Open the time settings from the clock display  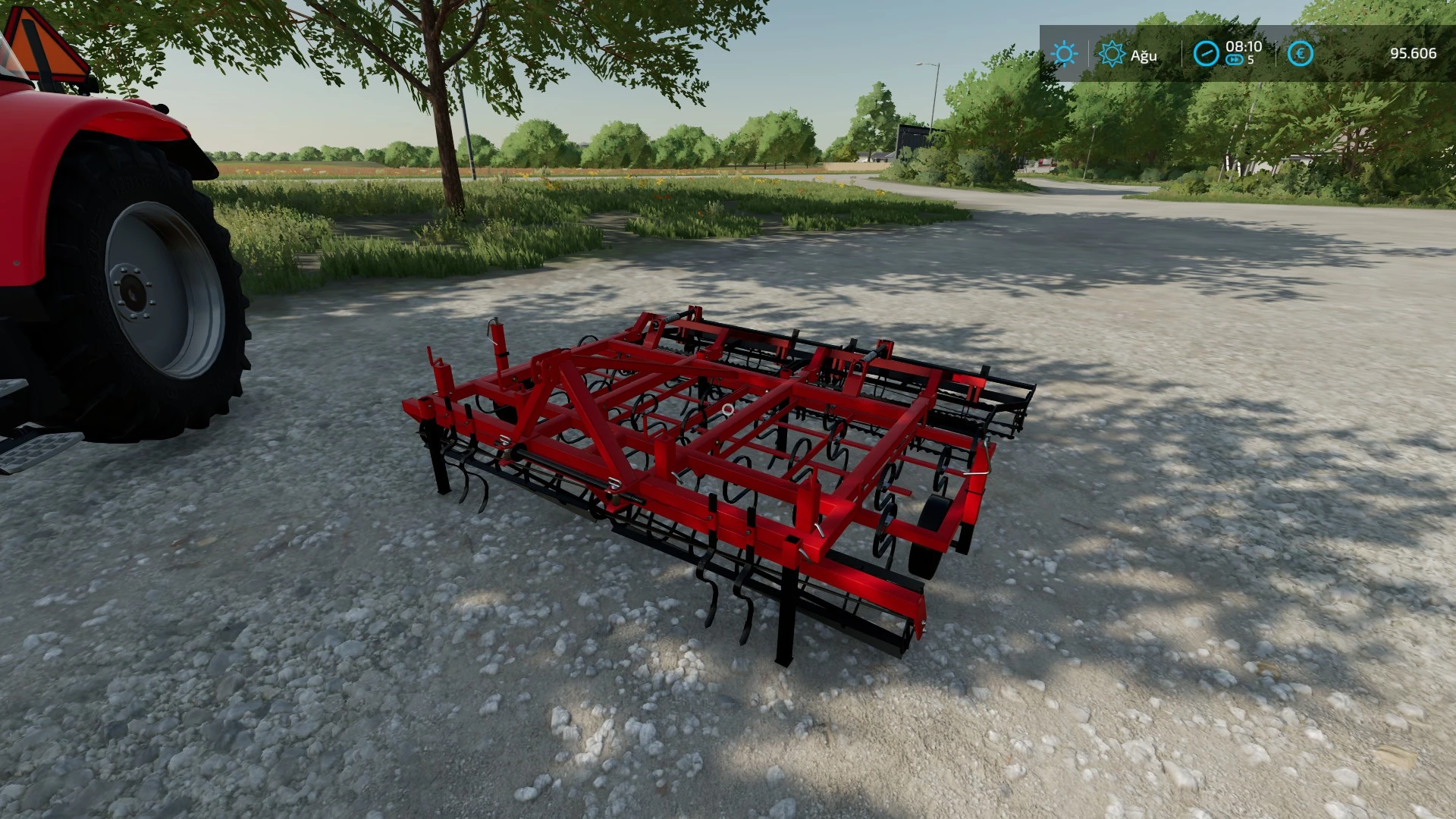pyautogui.click(x=1244, y=46)
